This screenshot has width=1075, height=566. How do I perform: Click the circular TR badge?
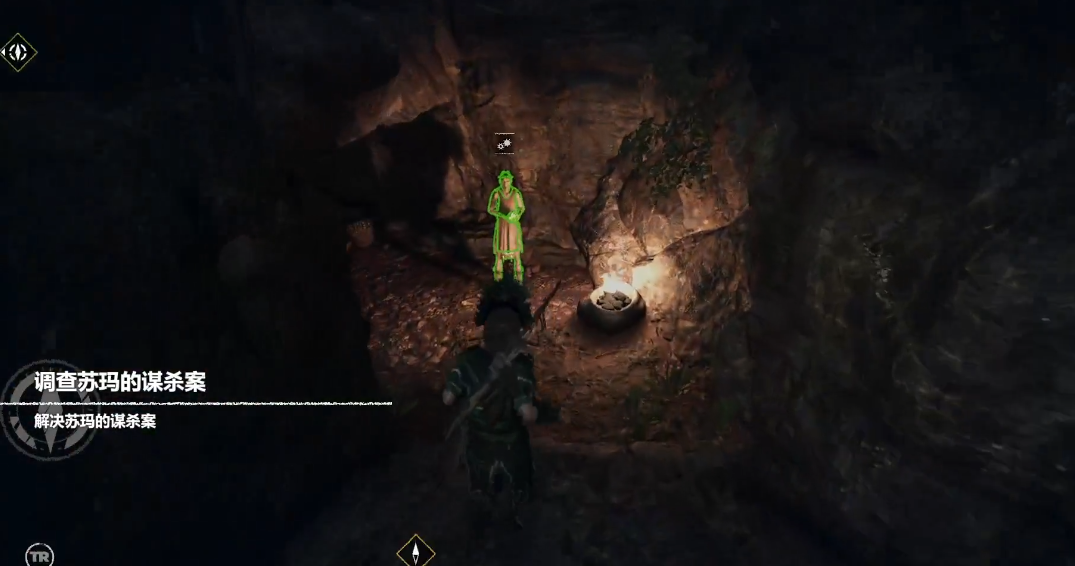pos(39,555)
